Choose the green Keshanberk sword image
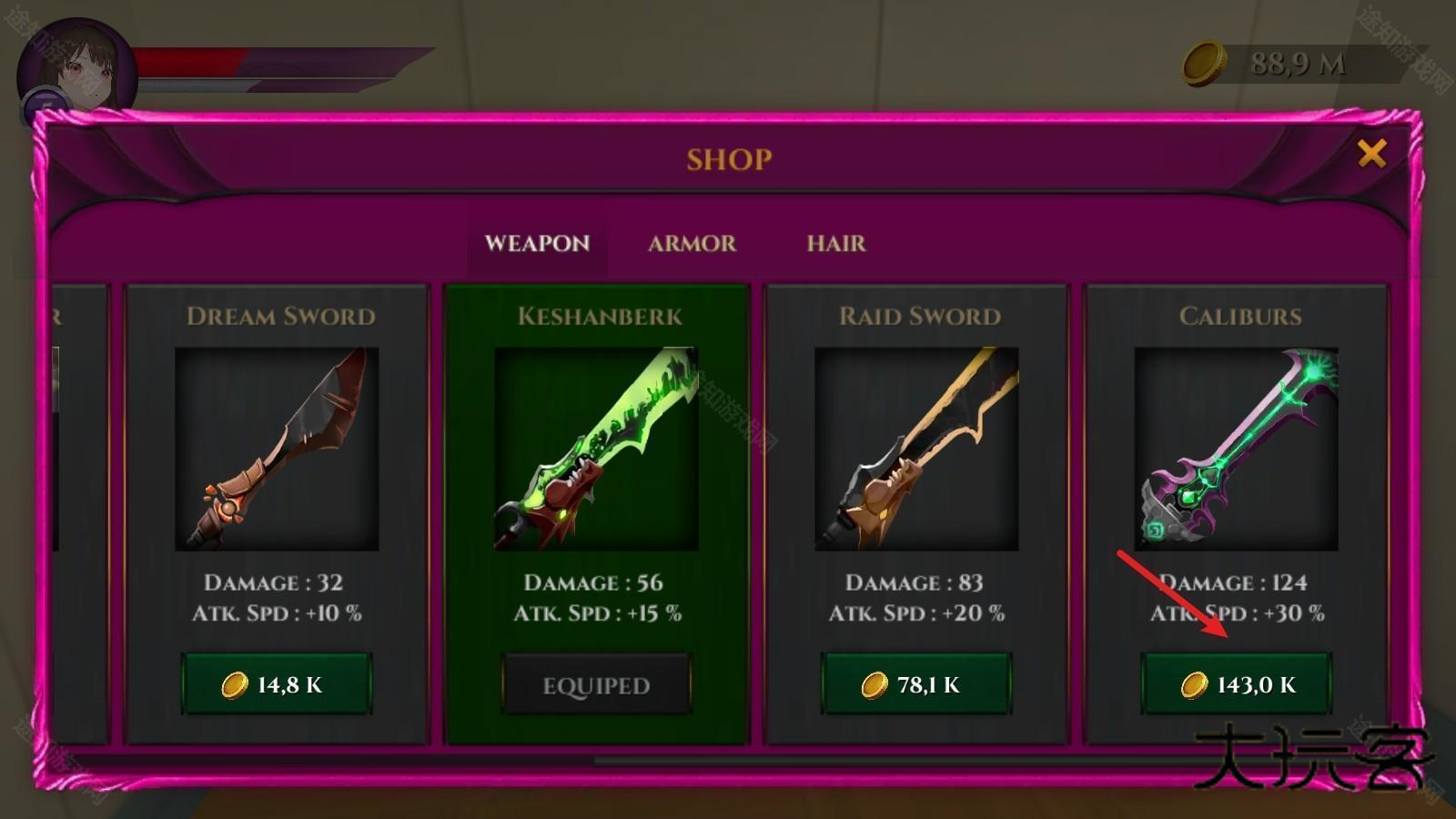 pos(596,449)
